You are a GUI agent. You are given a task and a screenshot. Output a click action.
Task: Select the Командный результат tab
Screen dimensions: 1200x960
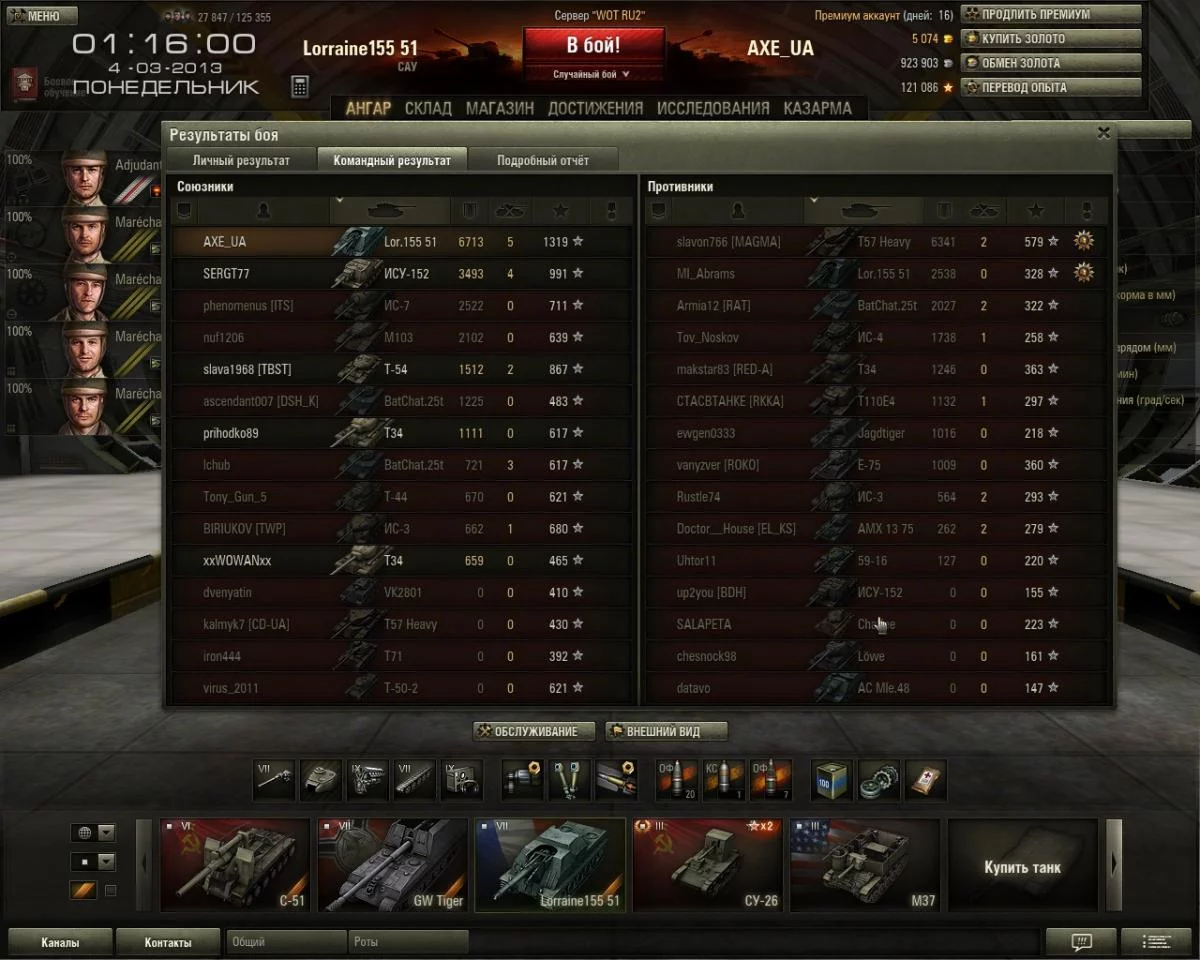click(x=392, y=160)
